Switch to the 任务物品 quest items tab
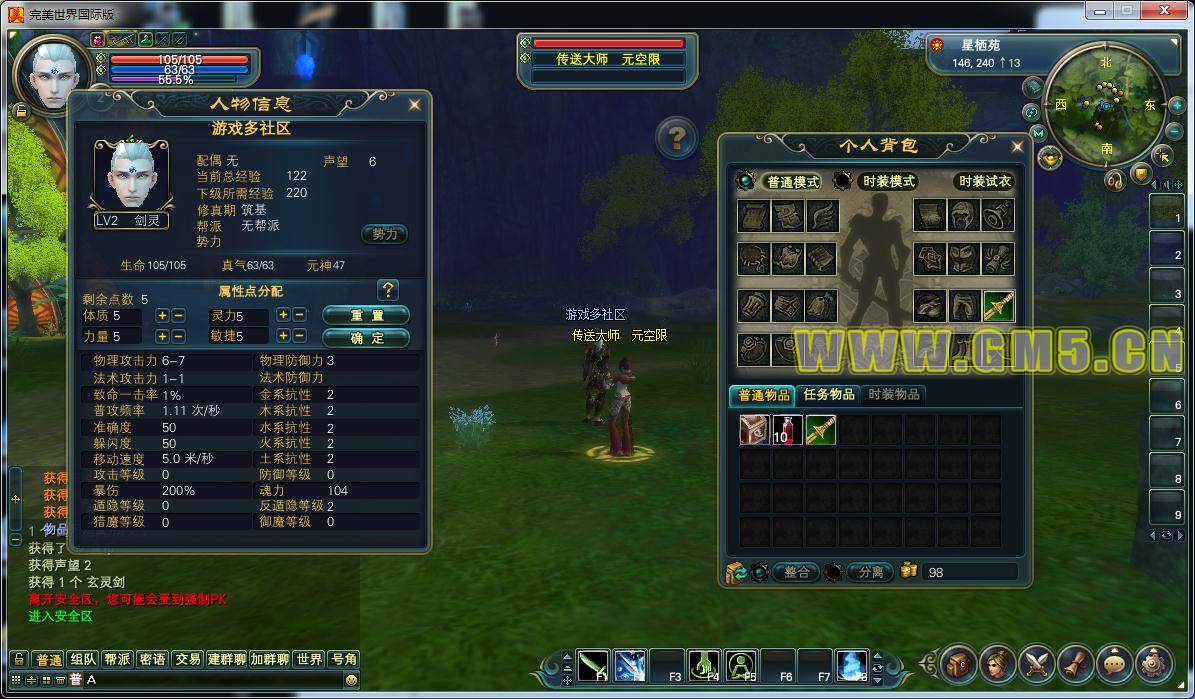The image size is (1195, 699). coord(828,395)
